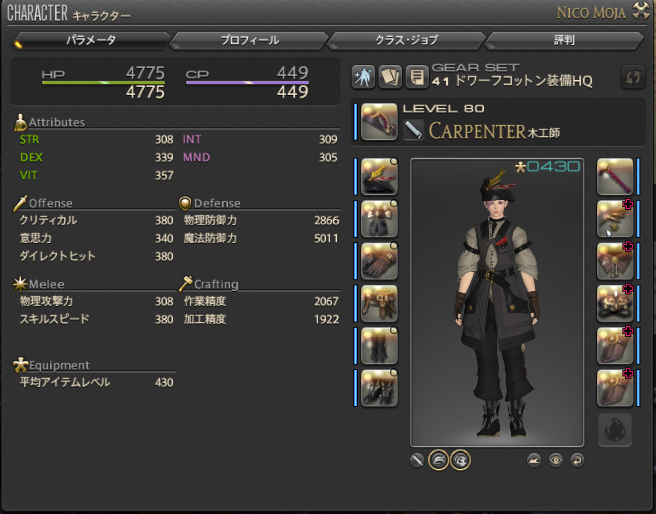Screen dimensions: 656x514
Task: Reset character preview rotation arrow button
Action: coord(575,460)
